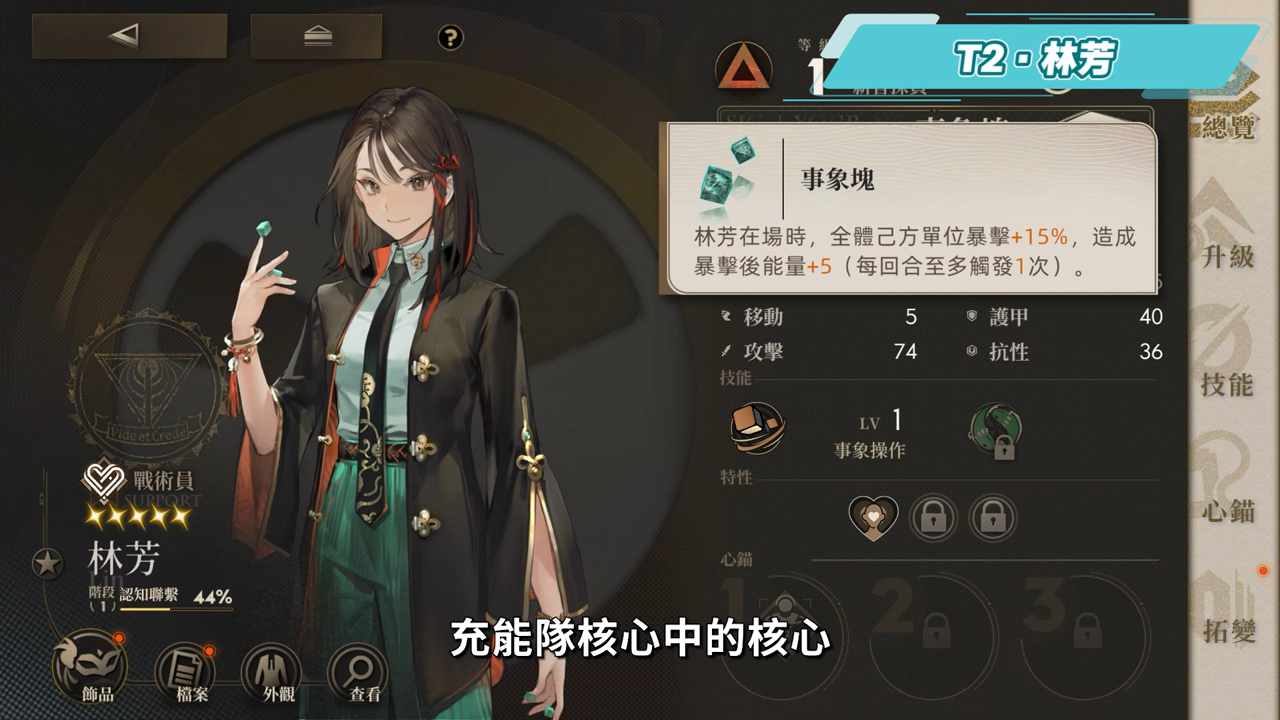Viewport: 1280px width, 720px height.
Task: Select the 拓變 tab
Action: (x=1228, y=612)
